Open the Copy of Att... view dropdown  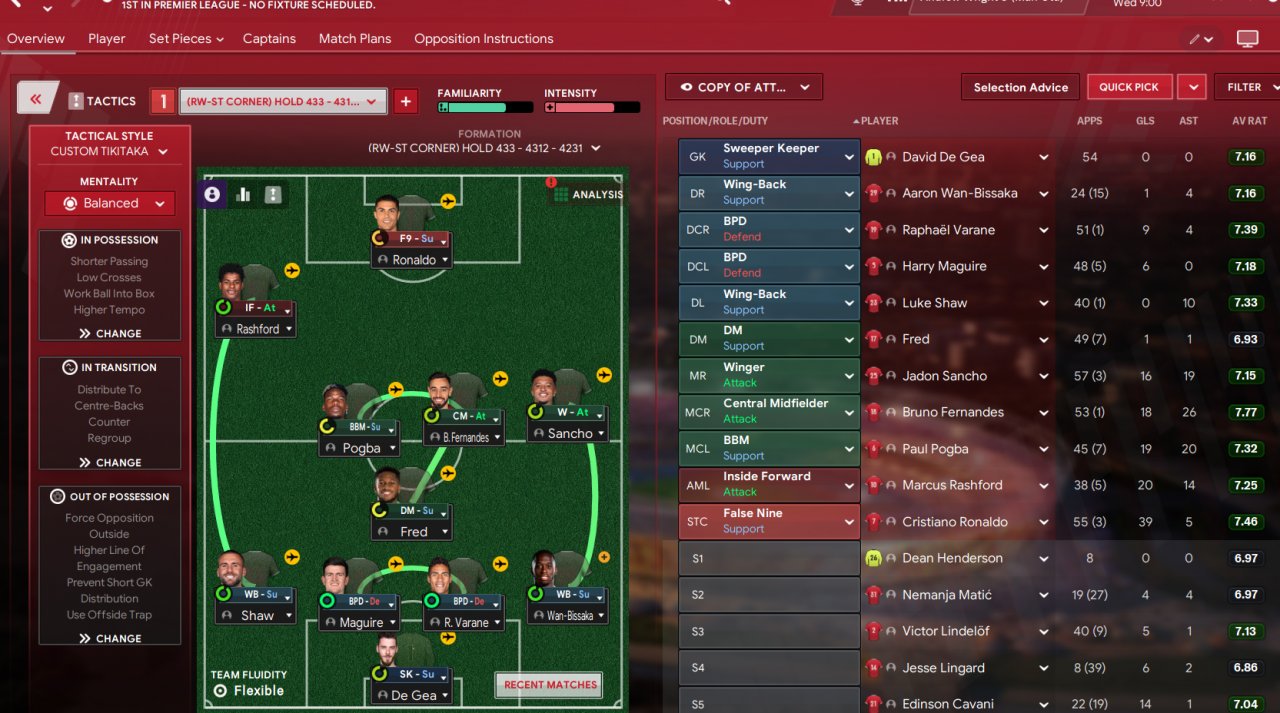click(x=743, y=87)
